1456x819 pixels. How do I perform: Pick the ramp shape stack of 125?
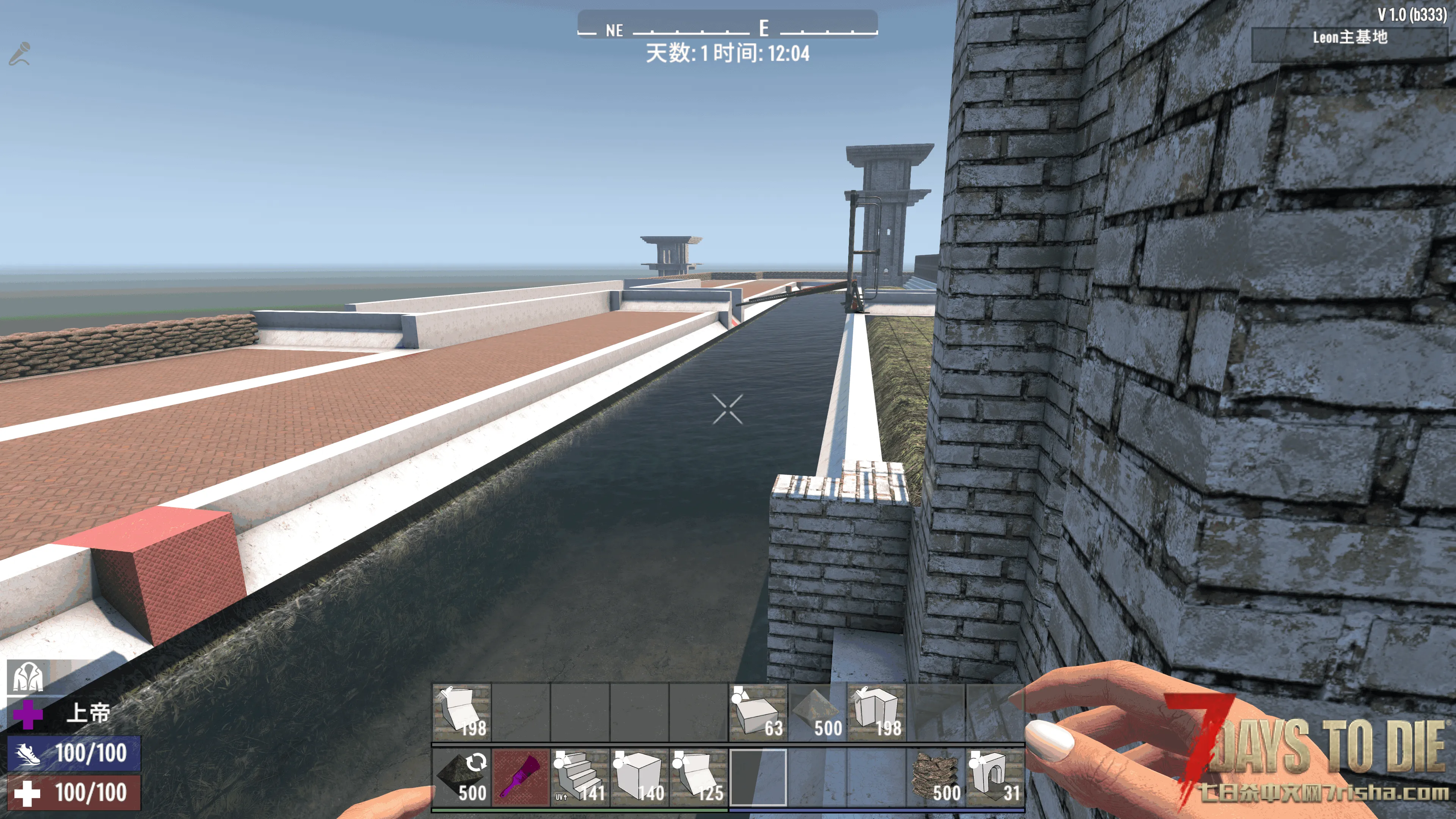click(x=698, y=777)
